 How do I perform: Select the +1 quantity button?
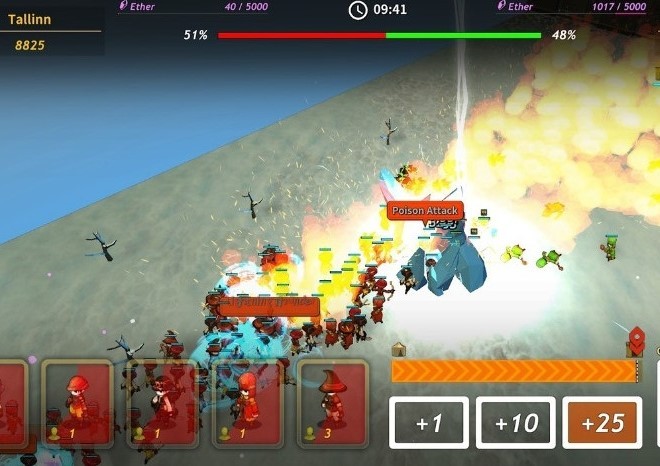pos(429,423)
